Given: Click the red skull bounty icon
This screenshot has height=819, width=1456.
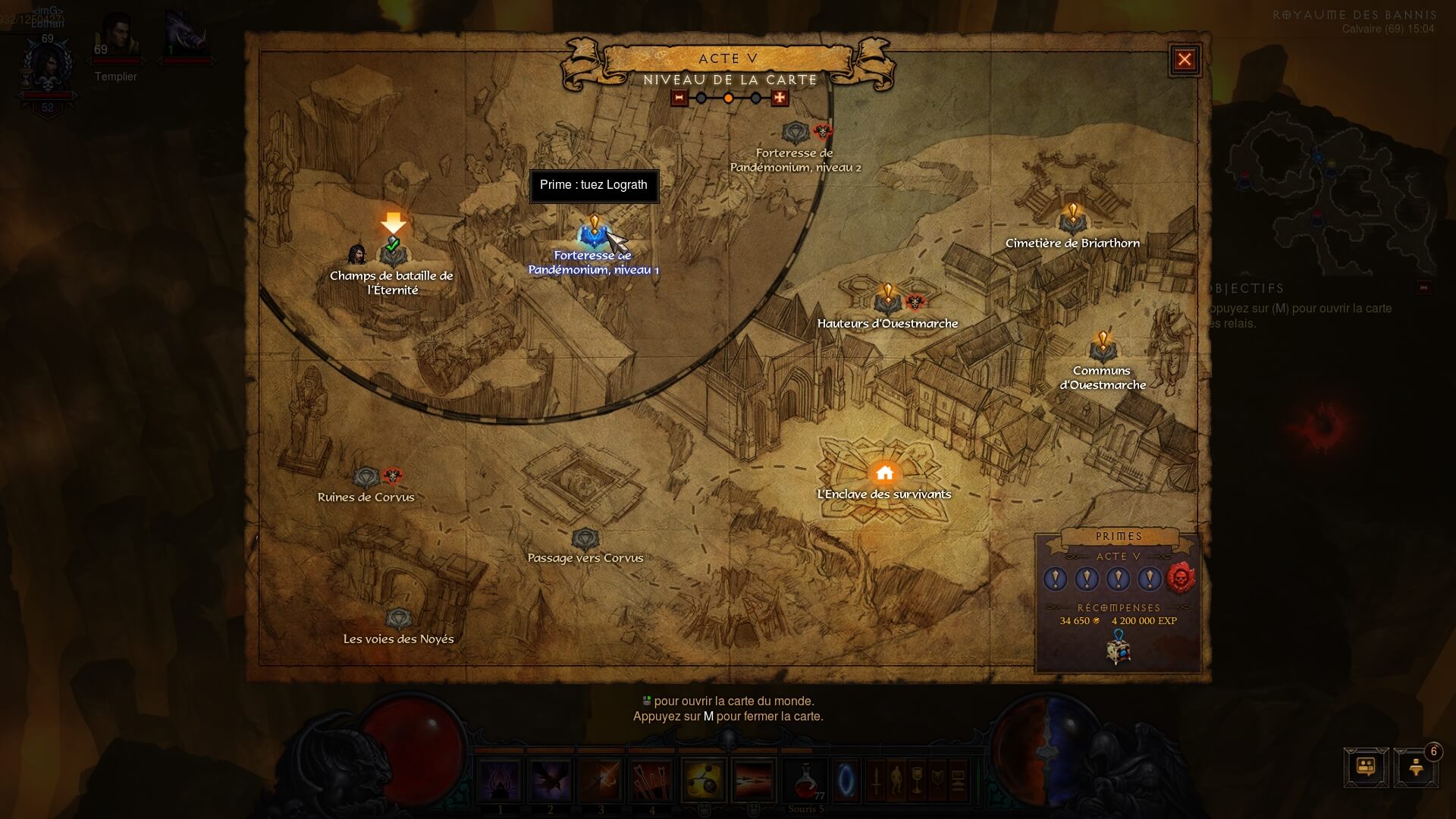Looking at the screenshot, I should (1180, 579).
